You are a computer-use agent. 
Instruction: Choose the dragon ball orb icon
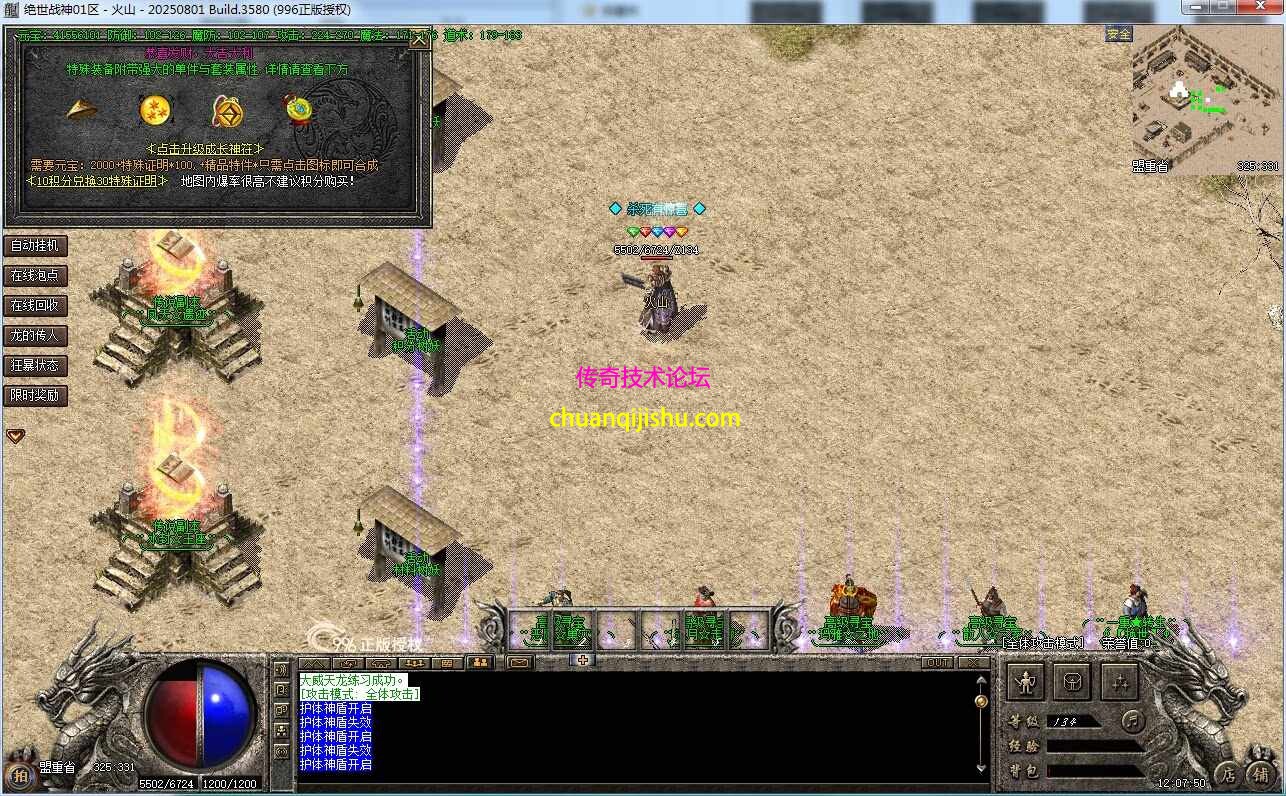pyautogui.click(x=155, y=109)
